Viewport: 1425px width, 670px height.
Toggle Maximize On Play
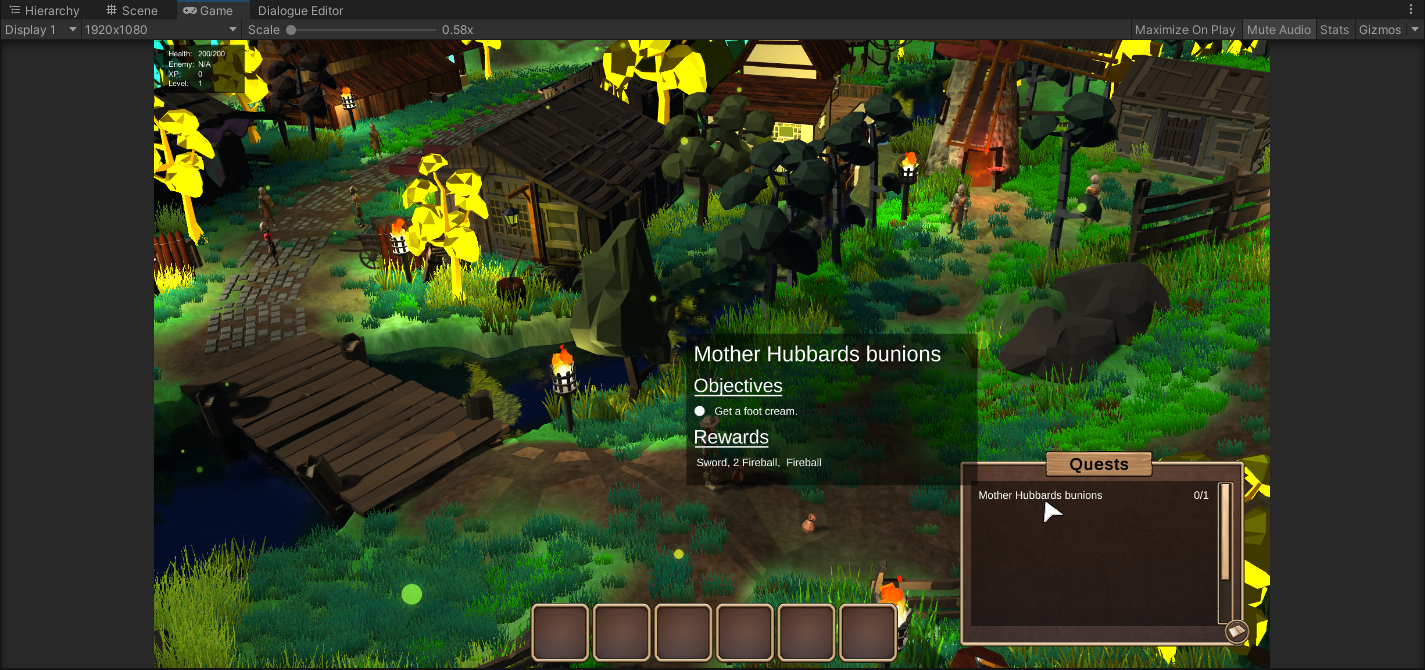click(x=1184, y=30)
